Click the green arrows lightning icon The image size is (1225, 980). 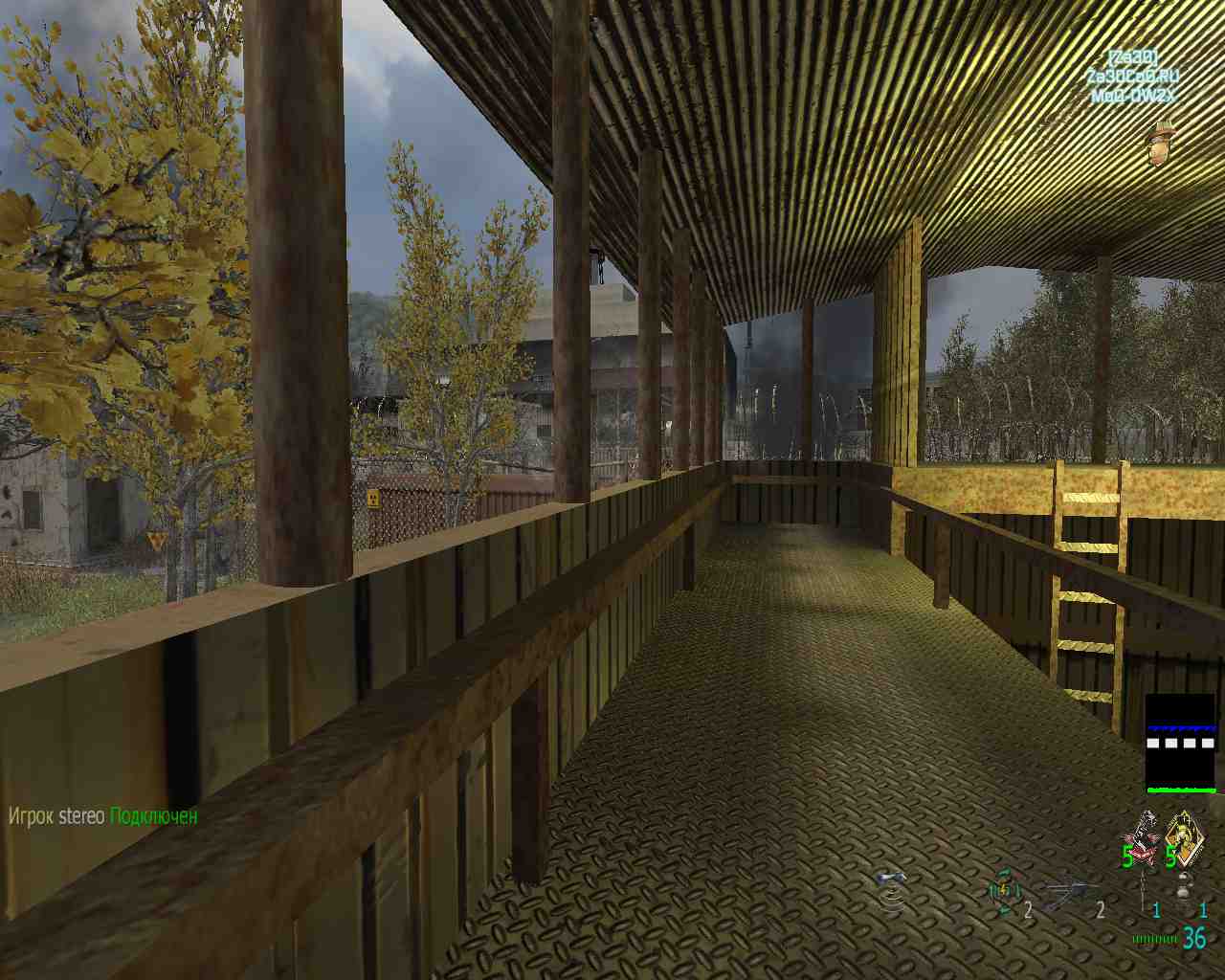point(1003,892)
